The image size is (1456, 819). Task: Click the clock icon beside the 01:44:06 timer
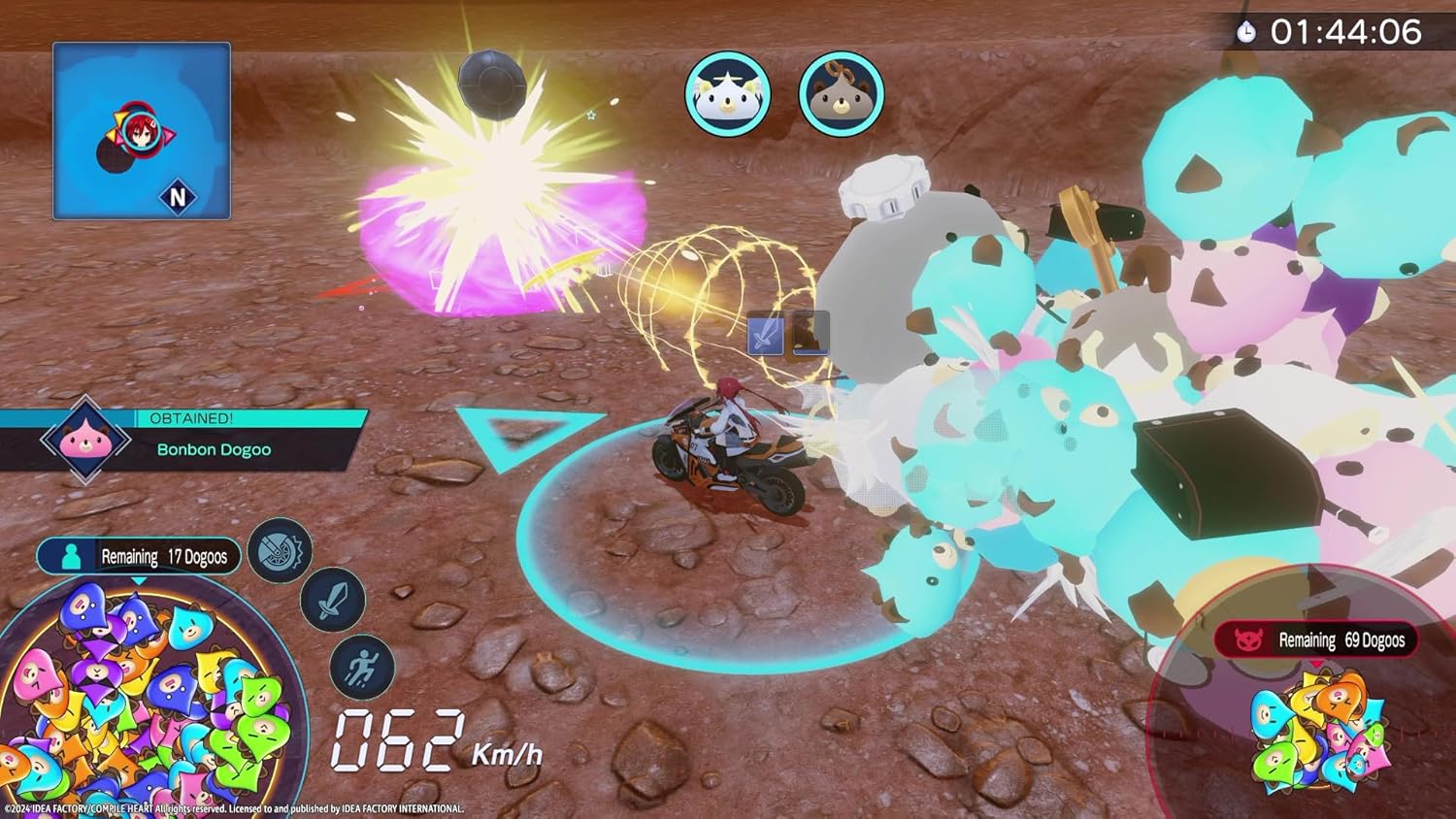pyautogui.click(x=1247, y=30)
